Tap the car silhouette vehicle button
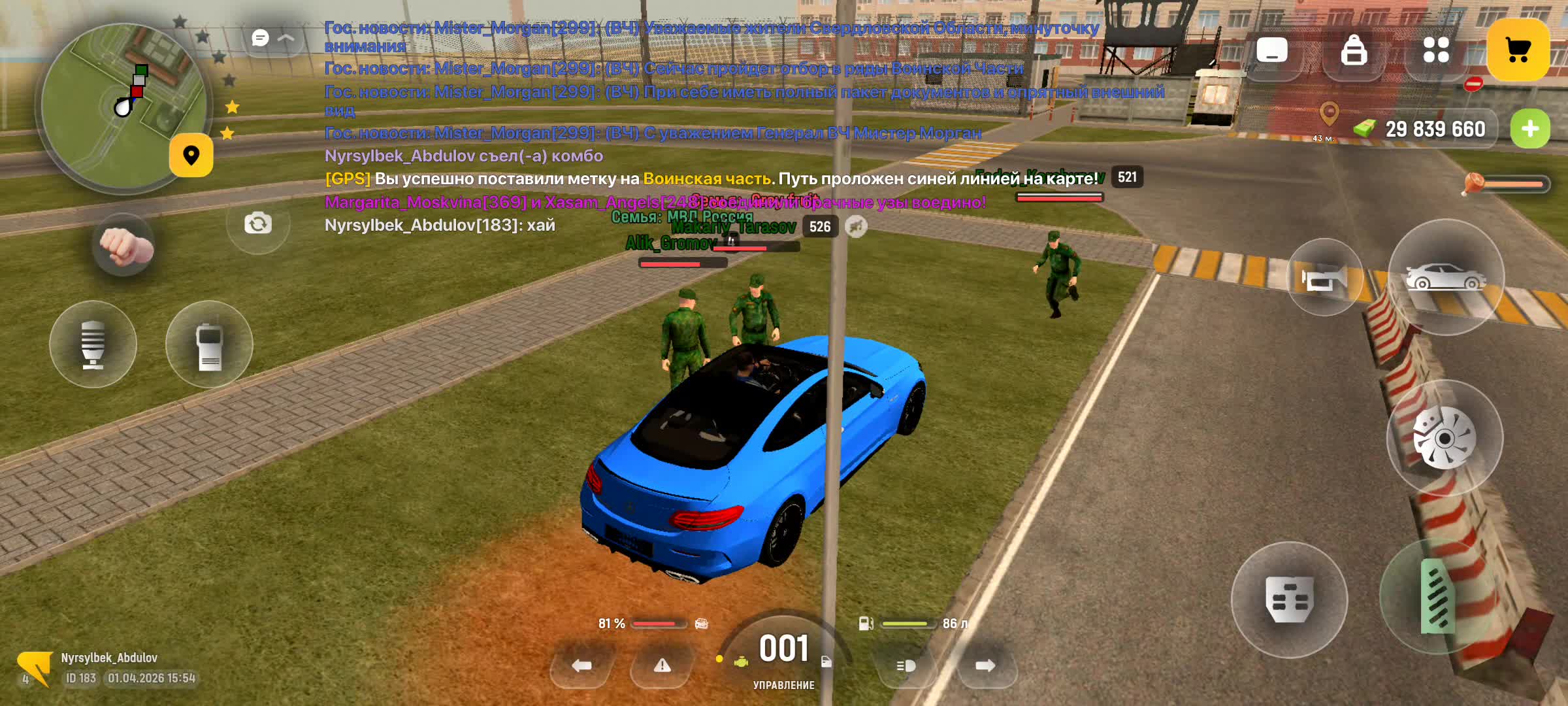The height and width of the screenshot is (706, 1568). (1445, 278)
